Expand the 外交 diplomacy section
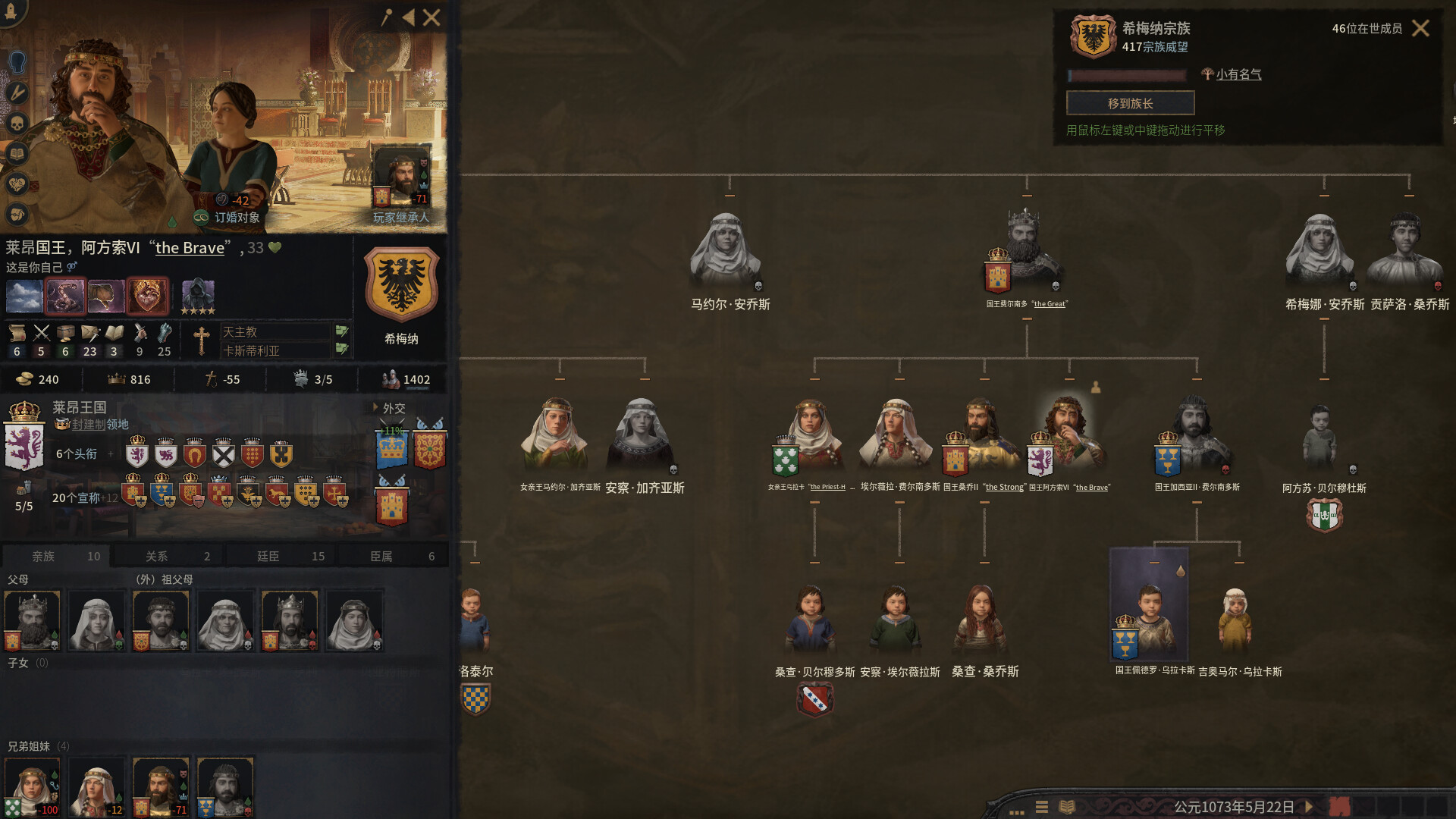This screenshot has height=819, width=1456. click(x=391, y=407)
